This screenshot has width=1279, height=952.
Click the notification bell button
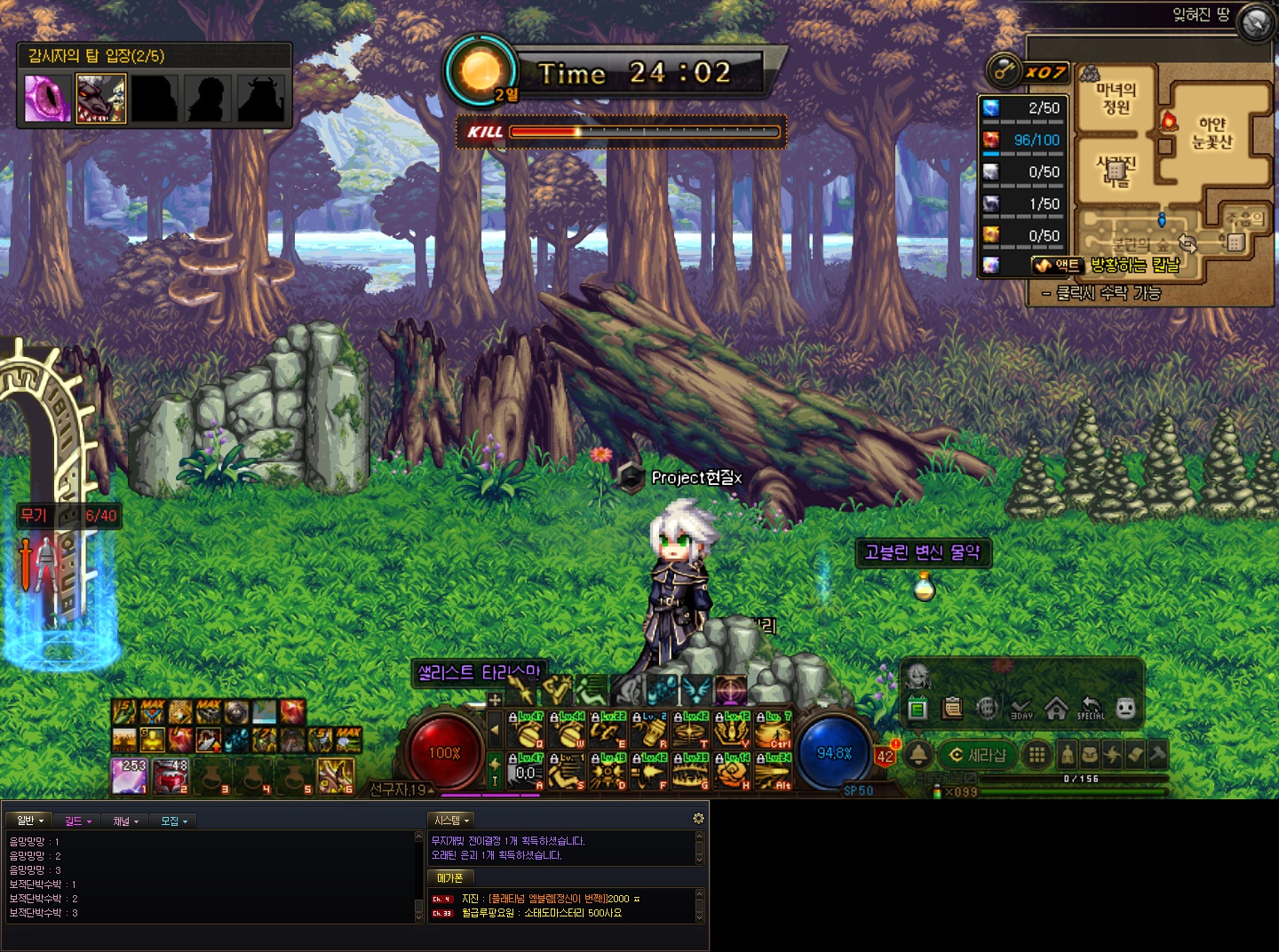coord(918,755)
